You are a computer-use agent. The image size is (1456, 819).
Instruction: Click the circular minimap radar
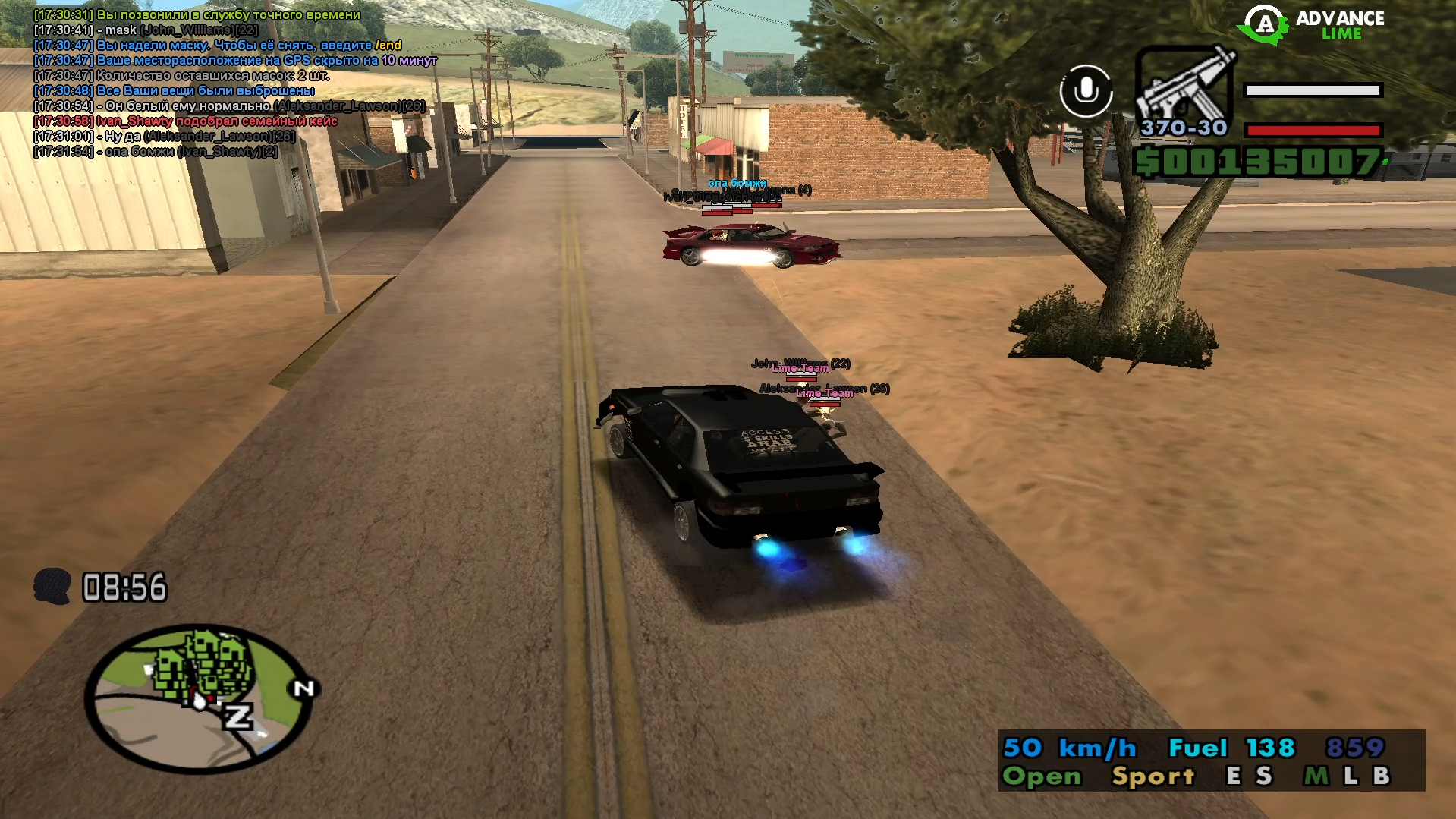199,698
